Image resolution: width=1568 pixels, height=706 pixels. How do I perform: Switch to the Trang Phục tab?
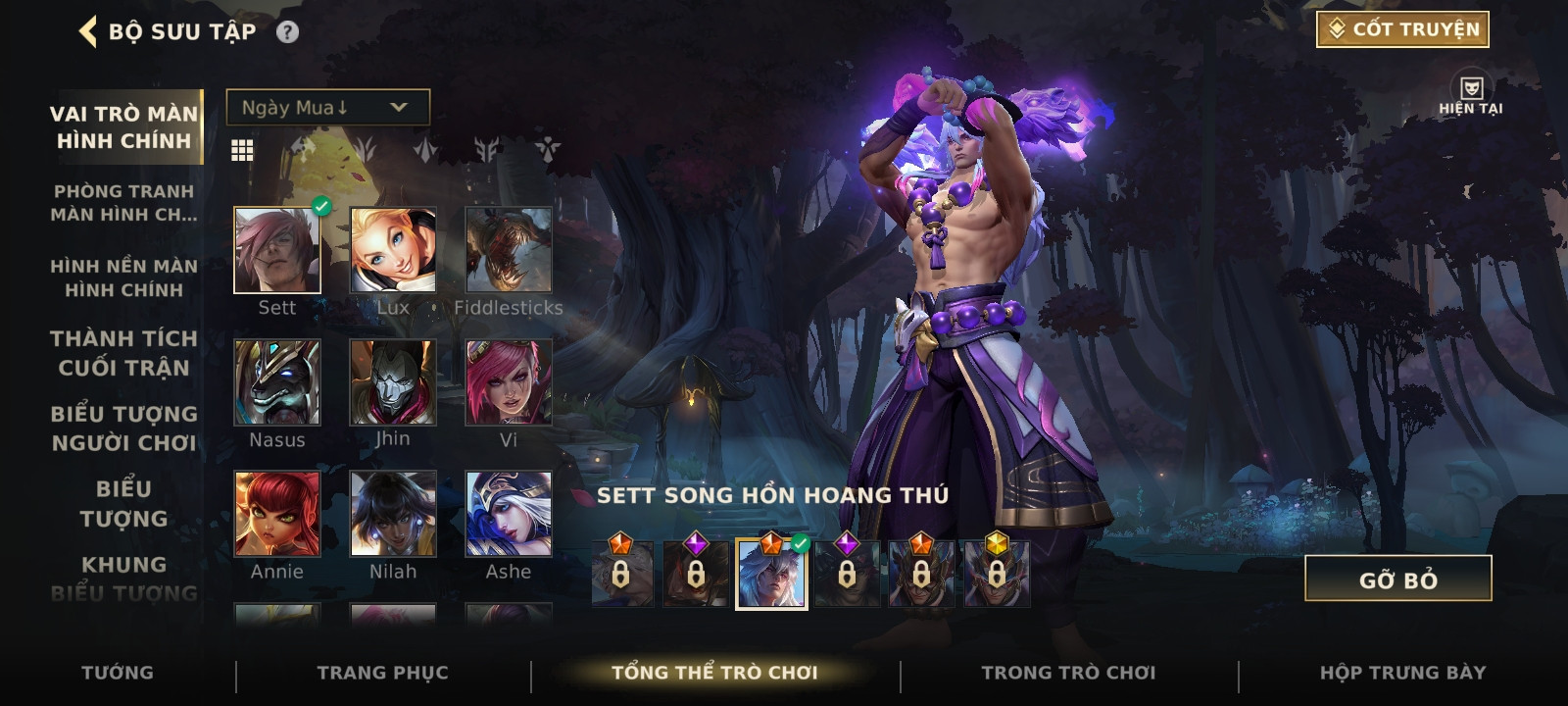pos(382,673)
